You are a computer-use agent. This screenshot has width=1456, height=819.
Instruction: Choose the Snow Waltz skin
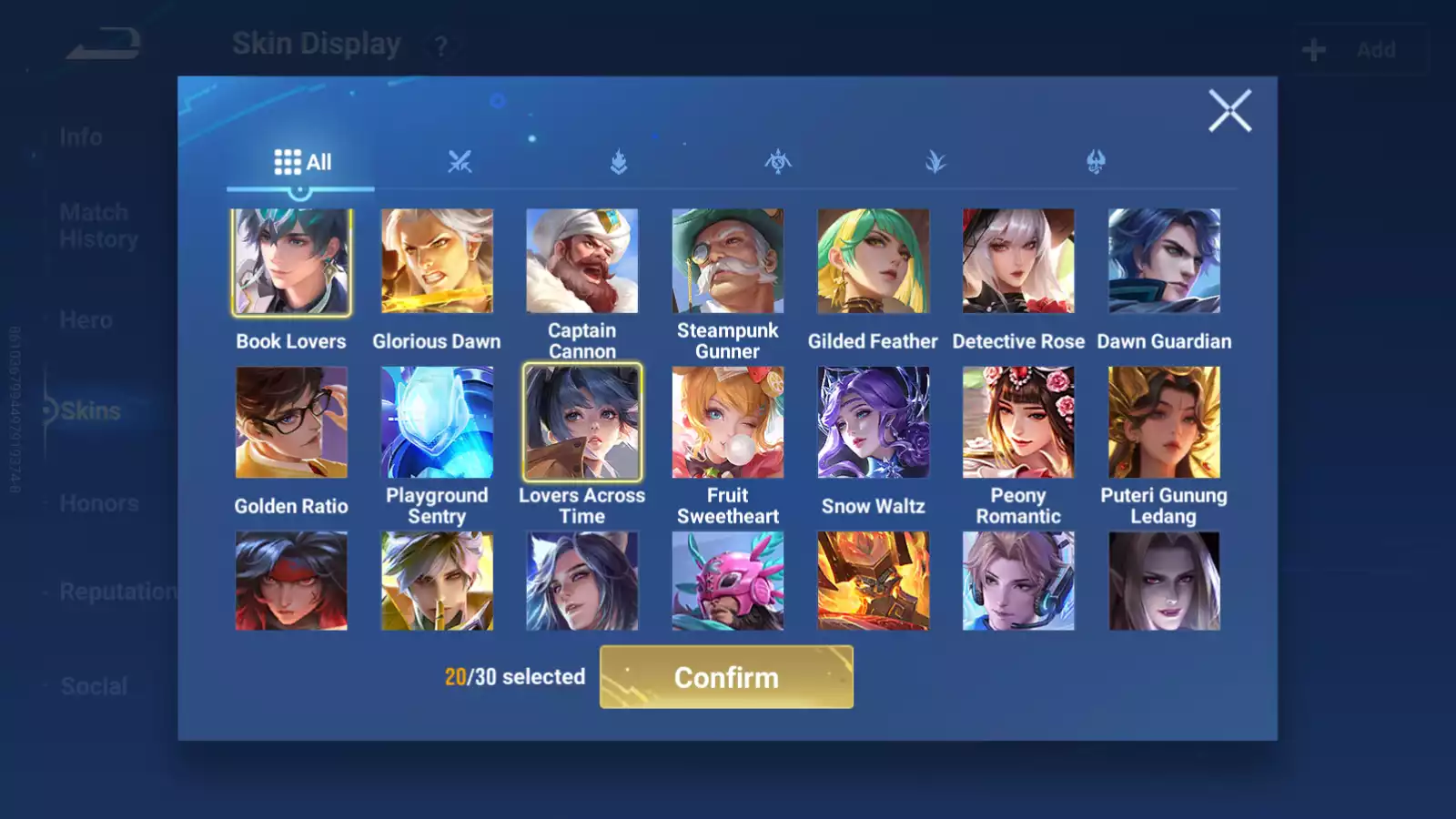(873, 422)
